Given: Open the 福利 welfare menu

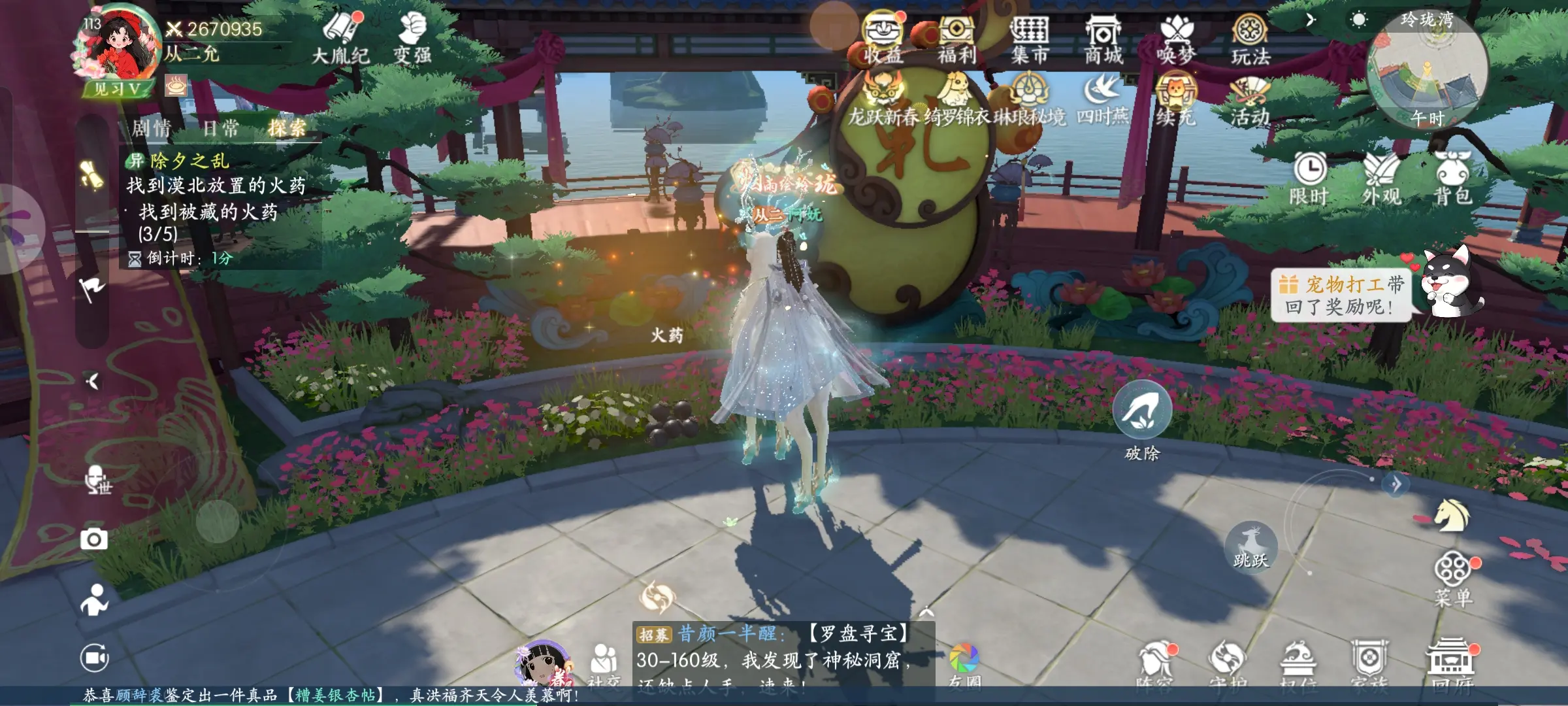Looking at the screenshot, I should point(956,38).
